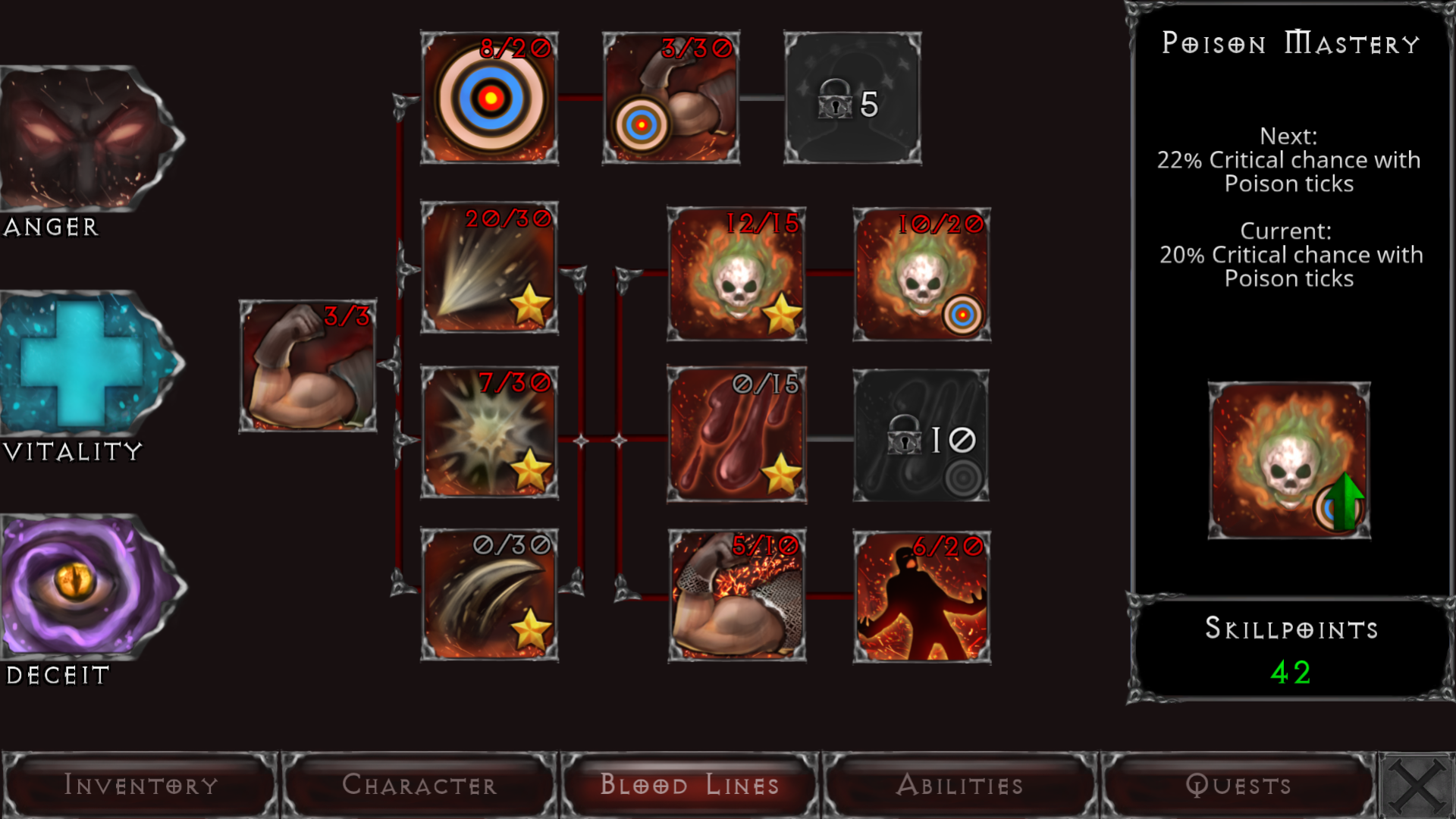Image resolution: width=1456 pixels, height=819 pixels.
Task: Click the locked skill costing 10 points
Action: point(921,436)
